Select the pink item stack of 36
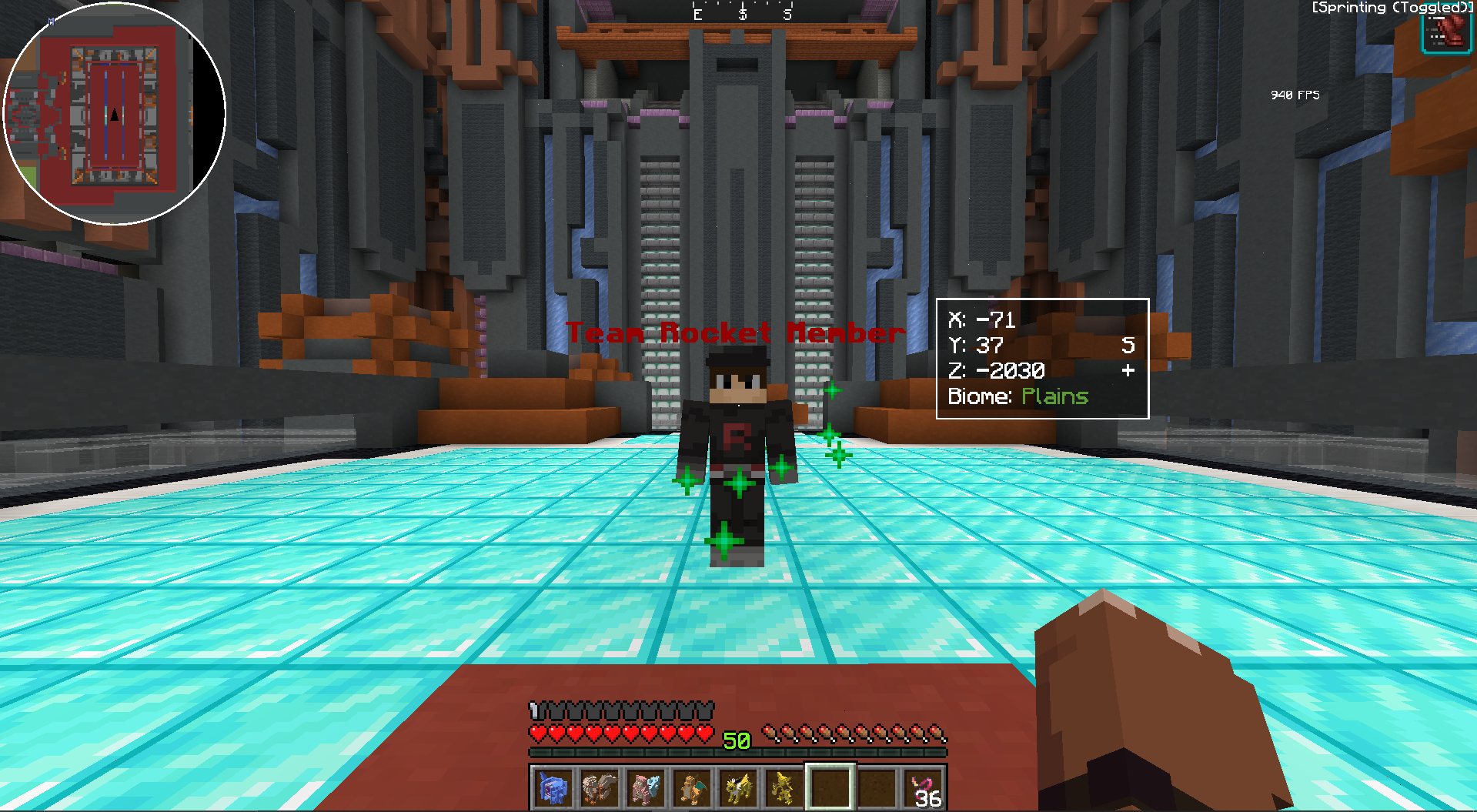This screenshot has width=1477, height=812. click(x=924, y=787)
